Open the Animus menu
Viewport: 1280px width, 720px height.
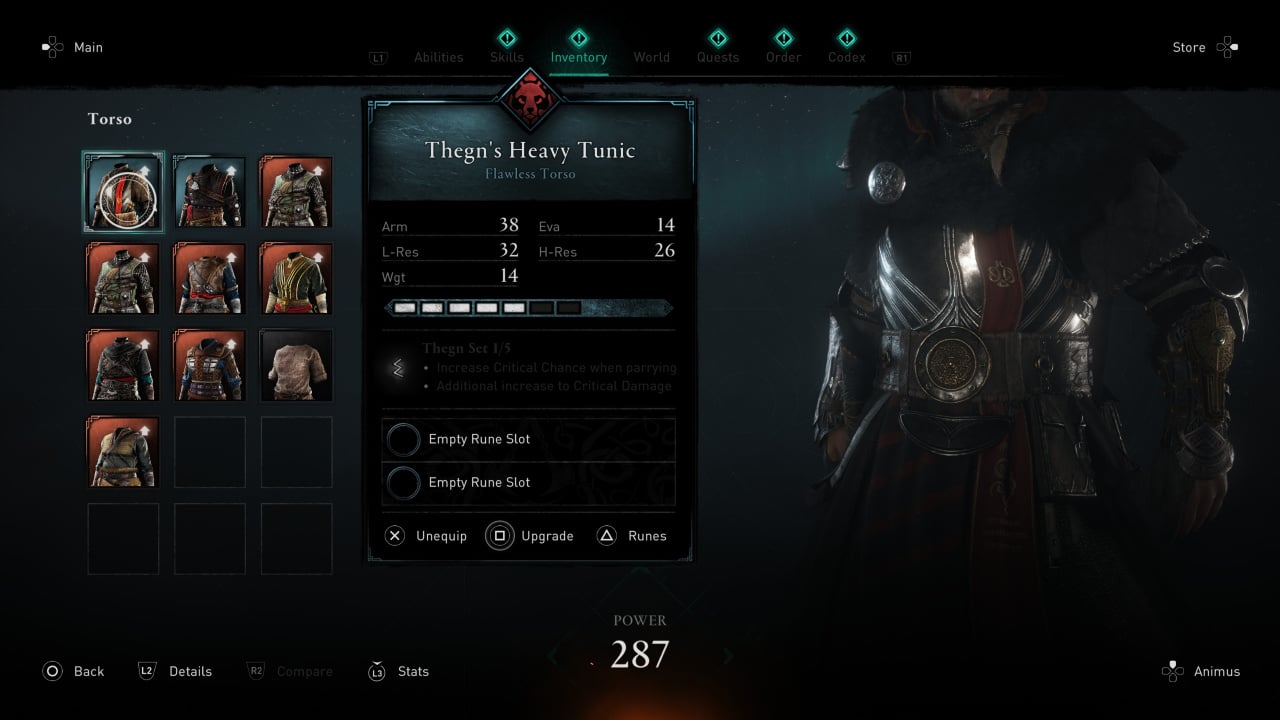click(1201, 671)
